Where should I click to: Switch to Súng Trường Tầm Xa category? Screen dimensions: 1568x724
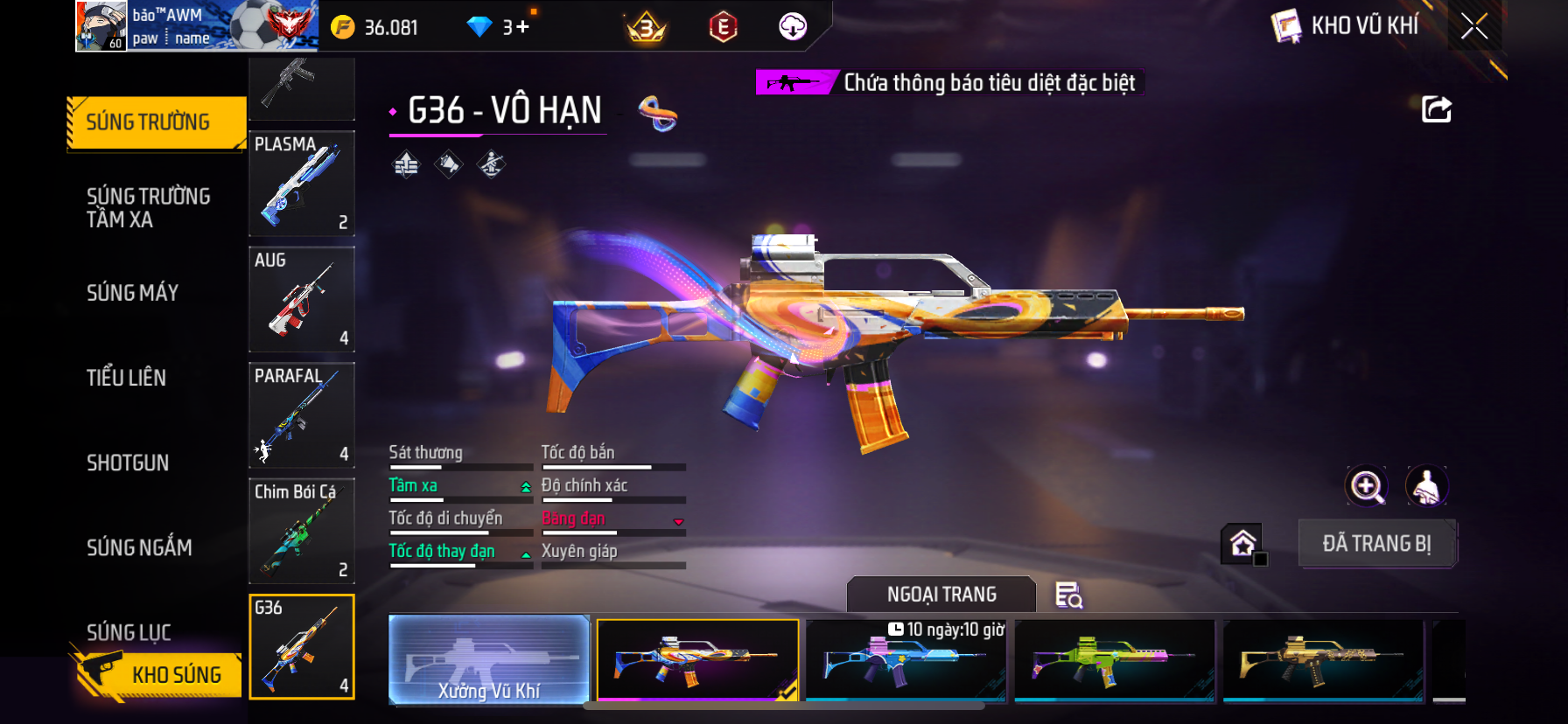pos(148,207)
